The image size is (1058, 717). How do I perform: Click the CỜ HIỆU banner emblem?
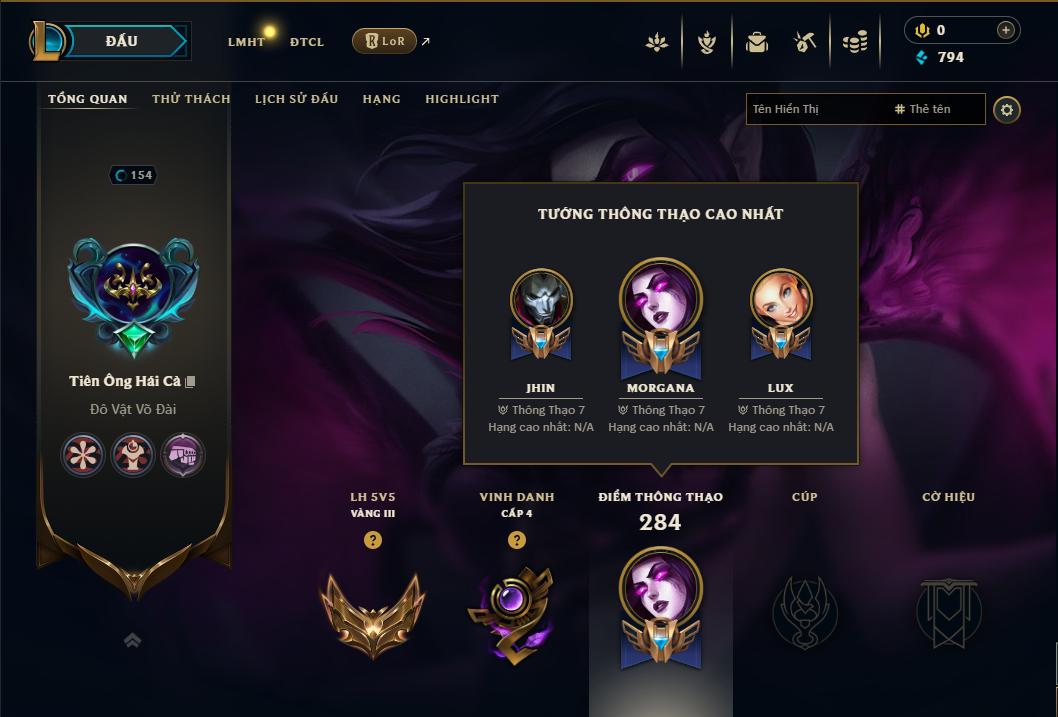click(x=948, y=611)
